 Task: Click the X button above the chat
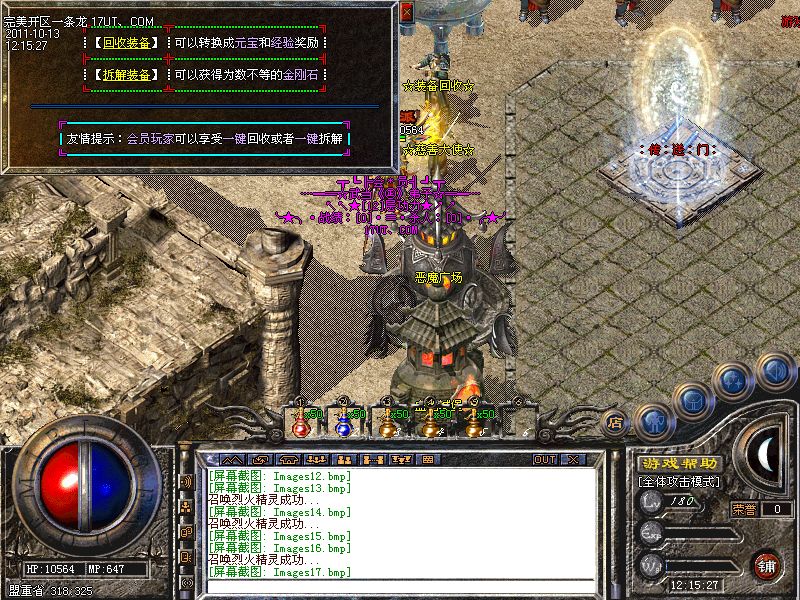[573, 459]
